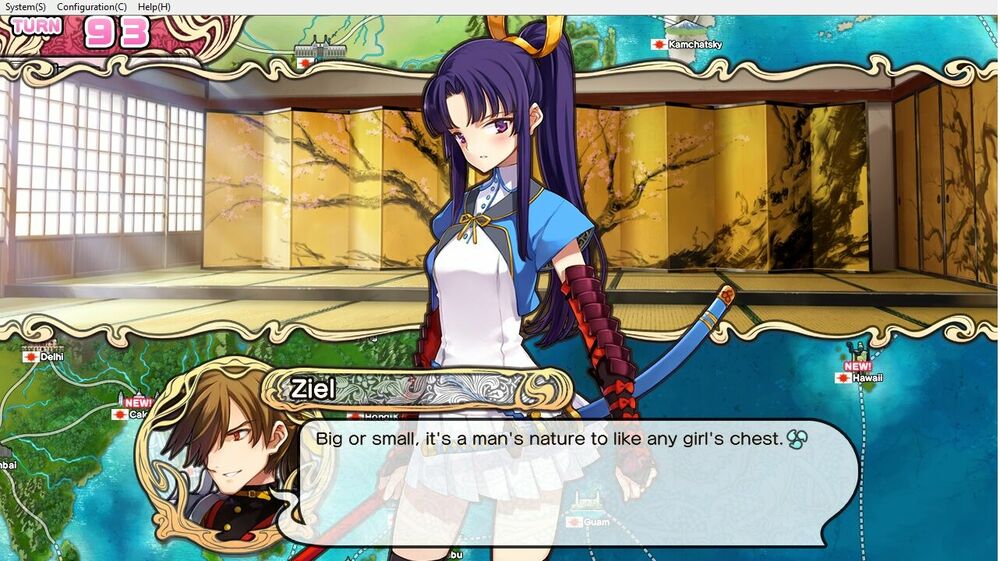Click the spinning continue icon after the dialogue
Viewport: 1000px width, 561px height.
[x=797, y=439]
